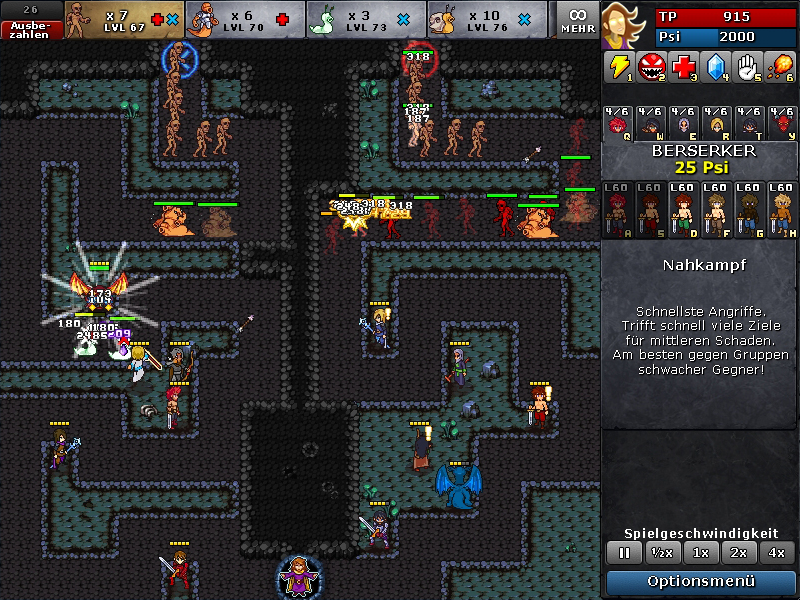The image size is (800, 600).
Task: Switch to the class tab labeled W
Action: pos(651,122)
